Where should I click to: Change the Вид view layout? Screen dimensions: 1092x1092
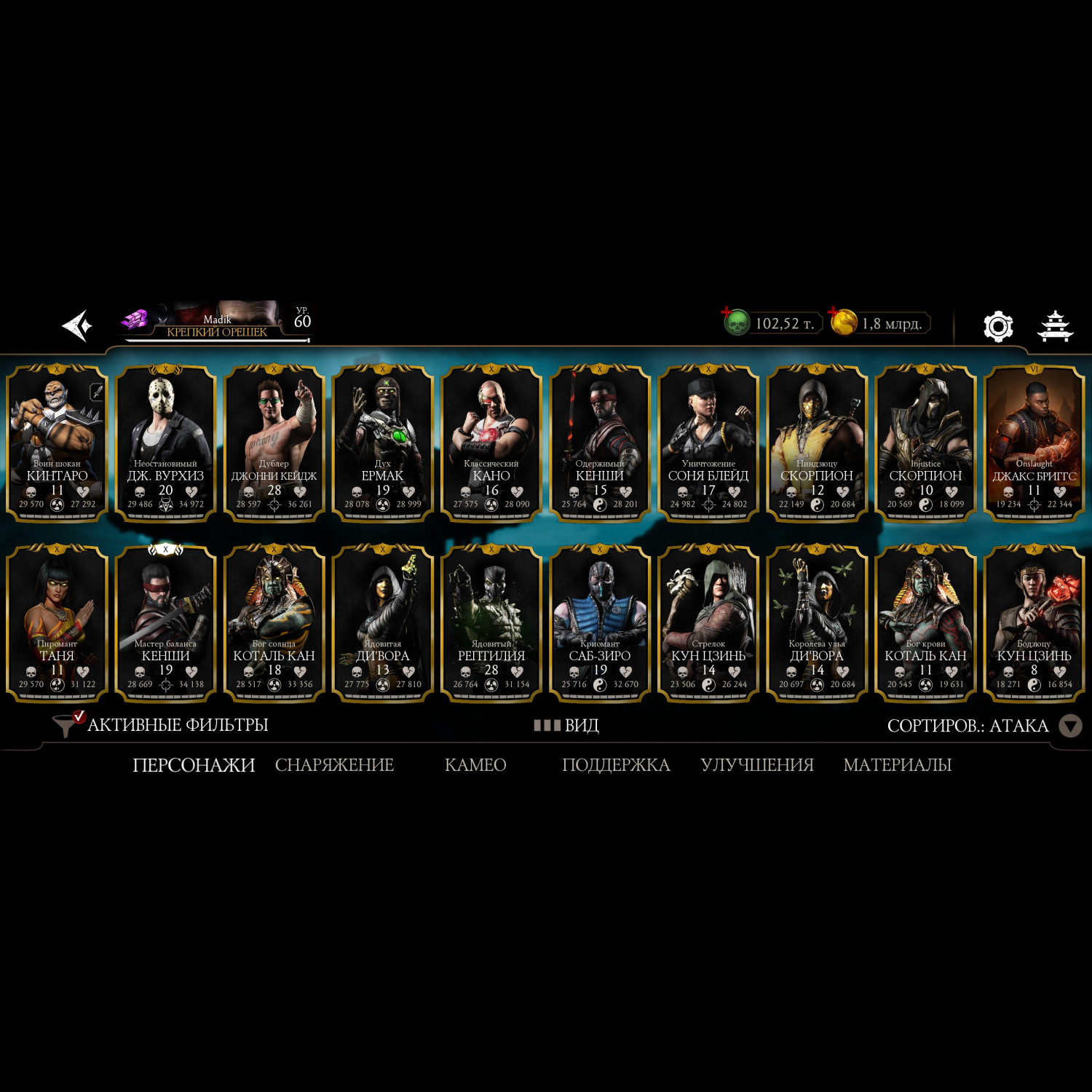[567, 725]
